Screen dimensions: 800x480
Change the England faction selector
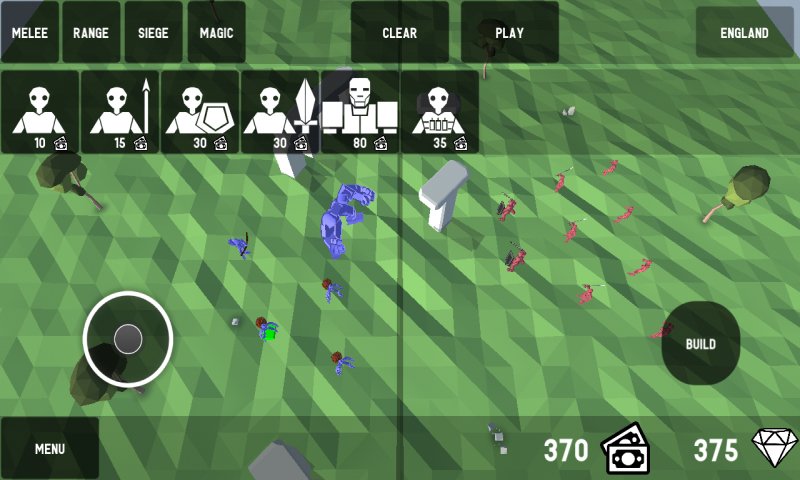coord(744,32)
